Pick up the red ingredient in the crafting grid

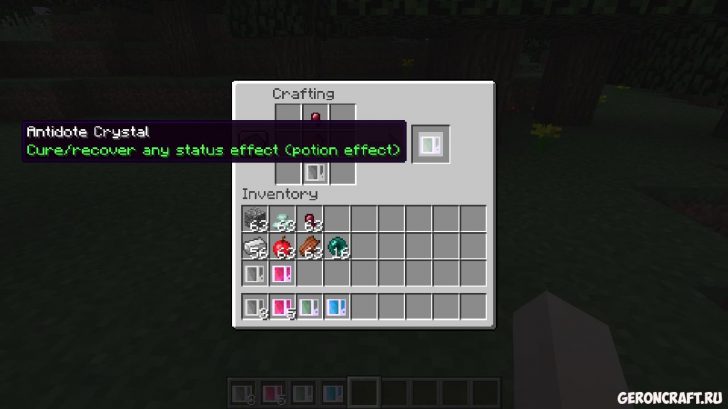click(x=315, y=119)
